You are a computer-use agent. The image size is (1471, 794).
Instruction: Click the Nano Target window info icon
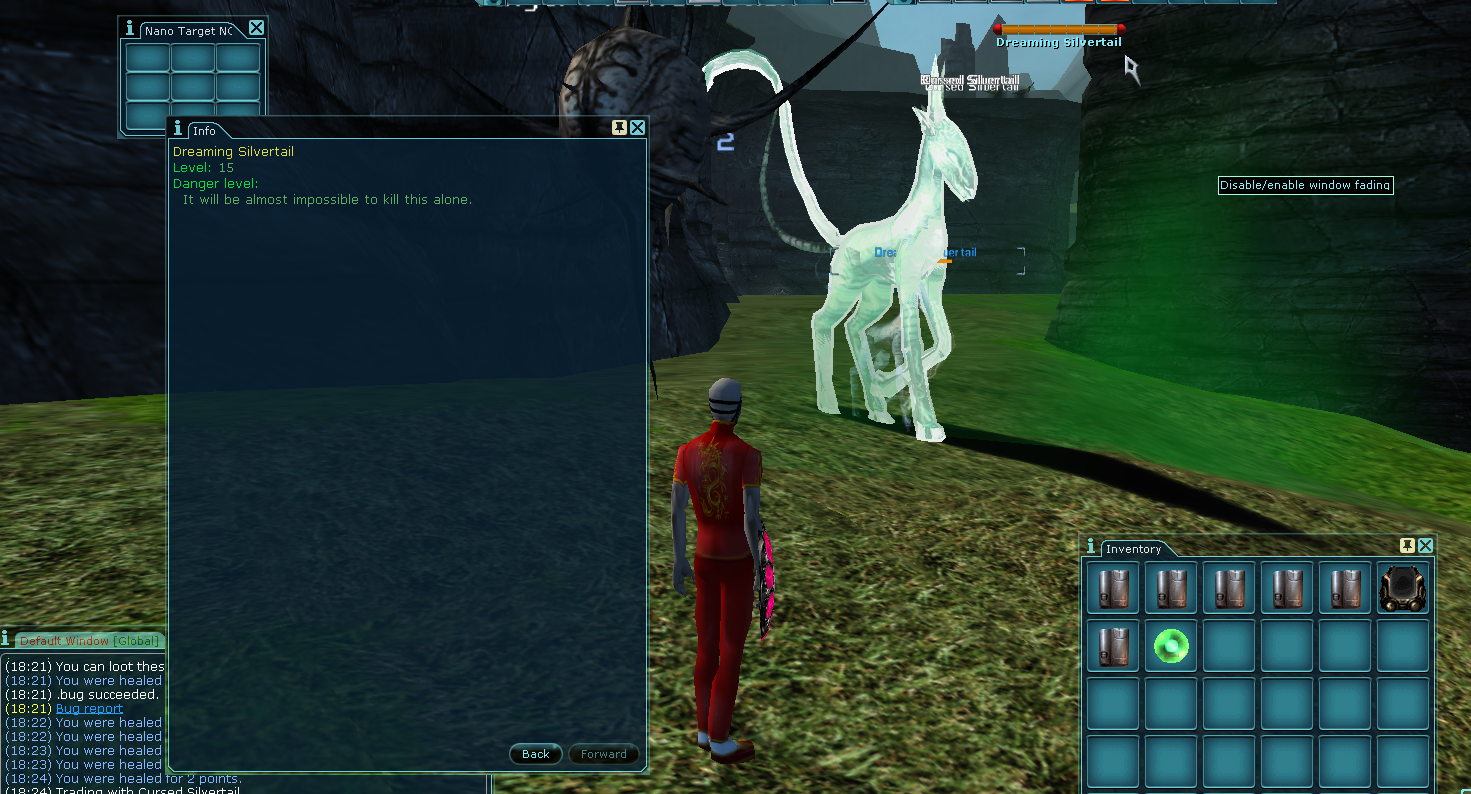(130, 29)
